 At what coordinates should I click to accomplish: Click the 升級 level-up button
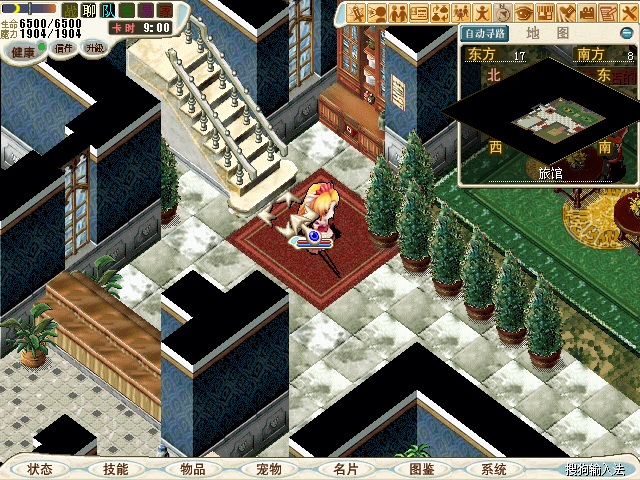tap(93, 47)
